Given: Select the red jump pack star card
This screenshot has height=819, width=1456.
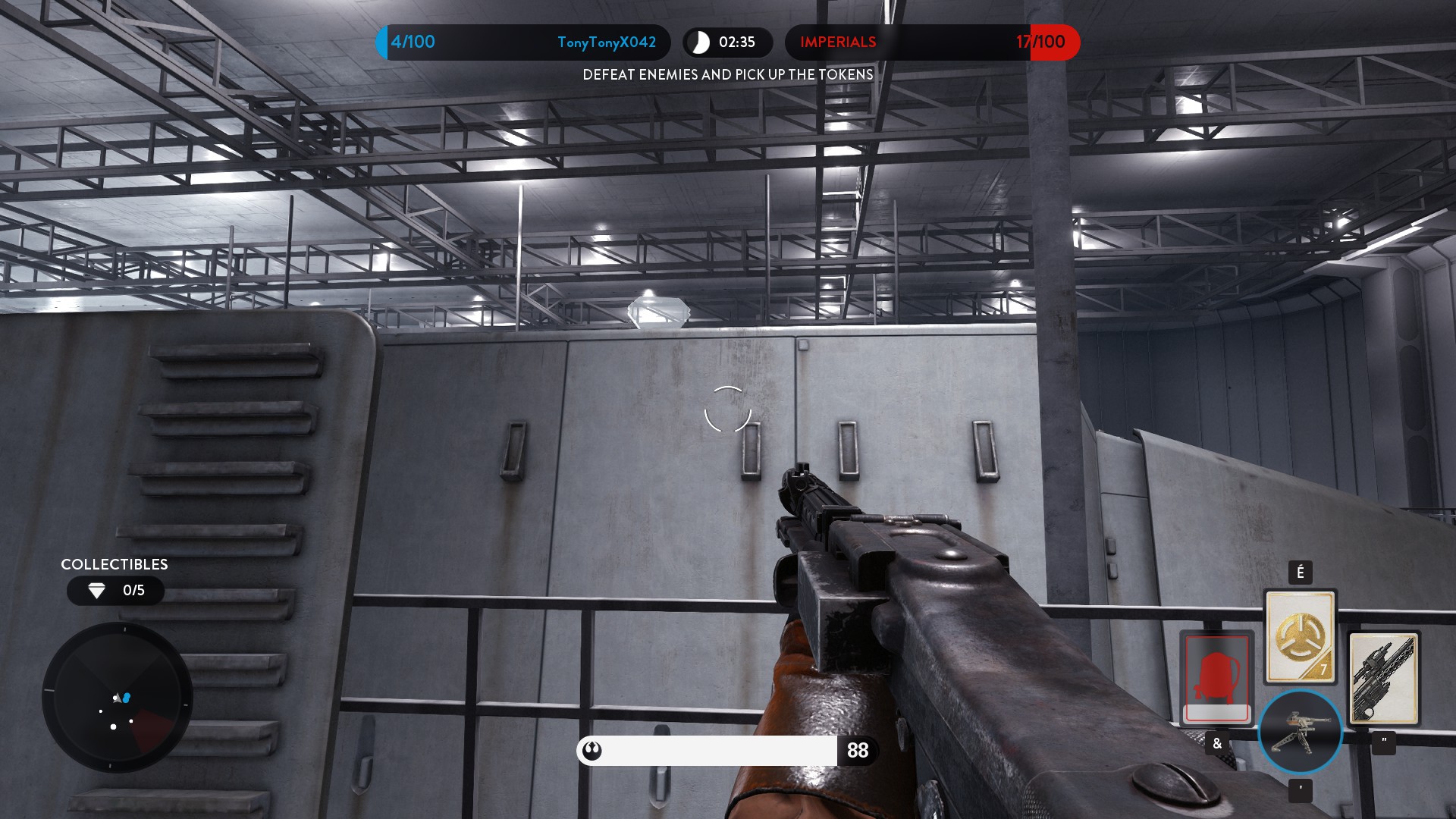Looking at the screenshot, I should (x=1216, y=677).
